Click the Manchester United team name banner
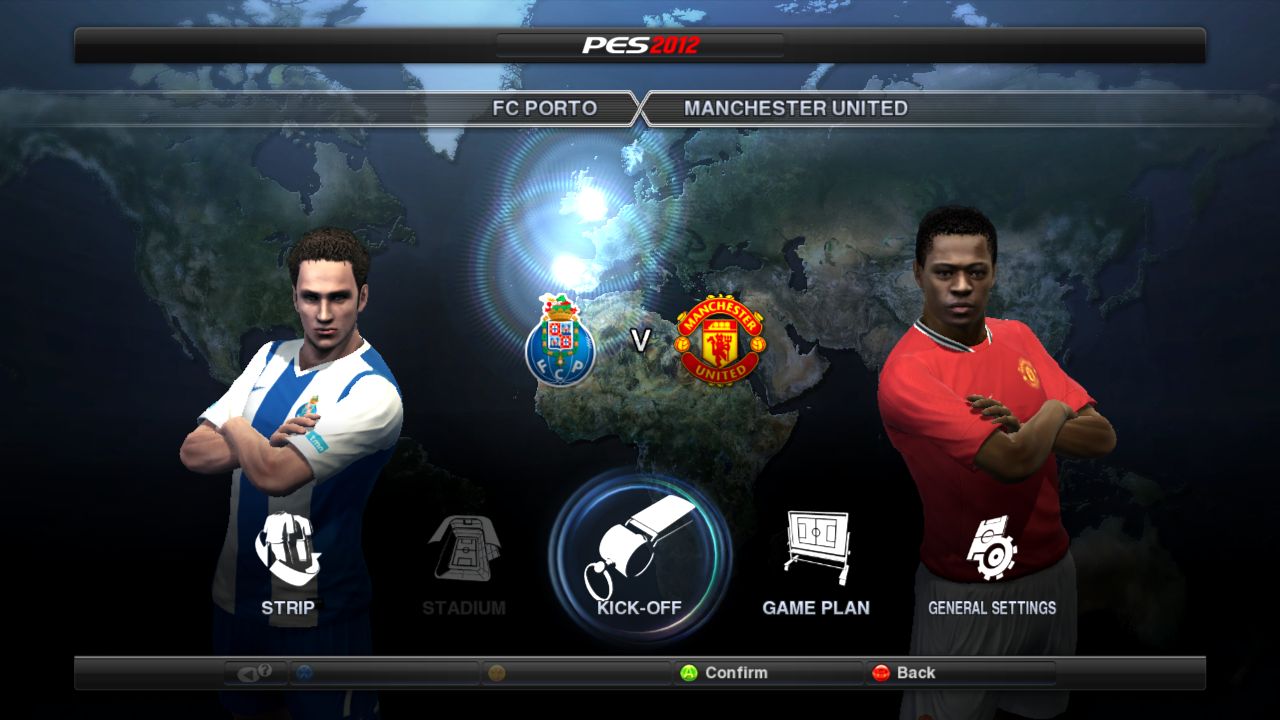 [x=796, y=108]
